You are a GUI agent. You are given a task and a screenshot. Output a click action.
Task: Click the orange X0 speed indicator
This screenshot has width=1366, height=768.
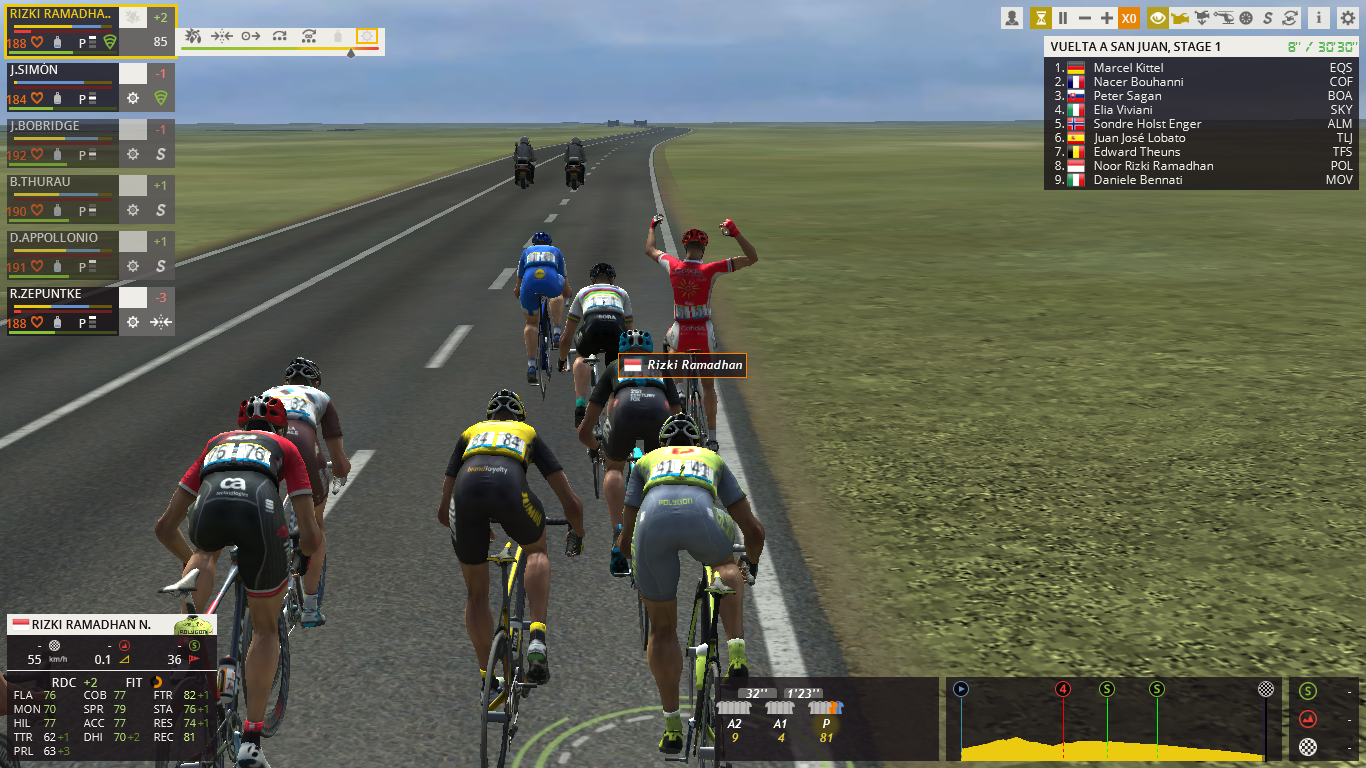tap(1129, 18)
